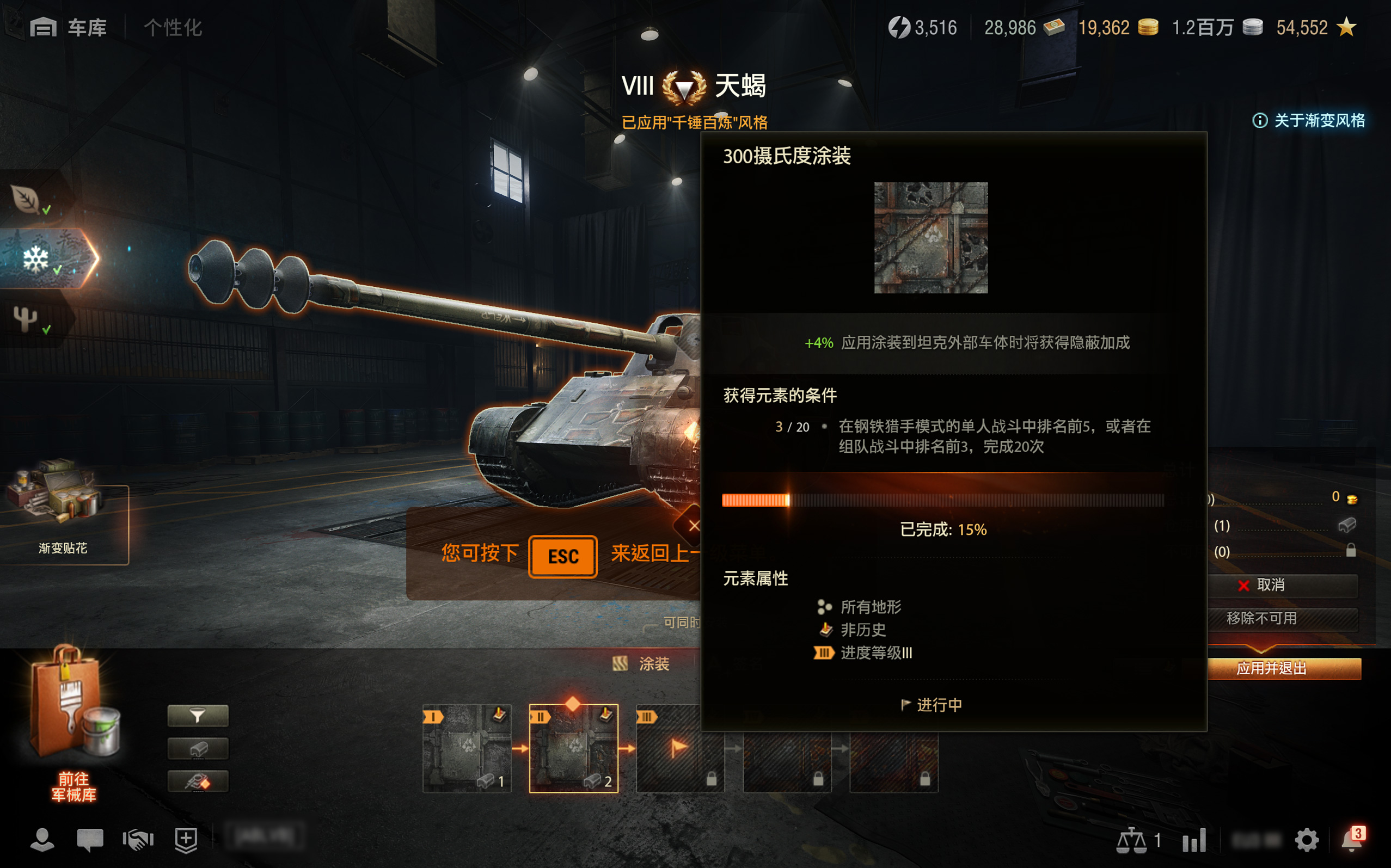Screen dimensions: 1391x868
Task: Choose the level I camouflage tile
Action: [467, 748]
